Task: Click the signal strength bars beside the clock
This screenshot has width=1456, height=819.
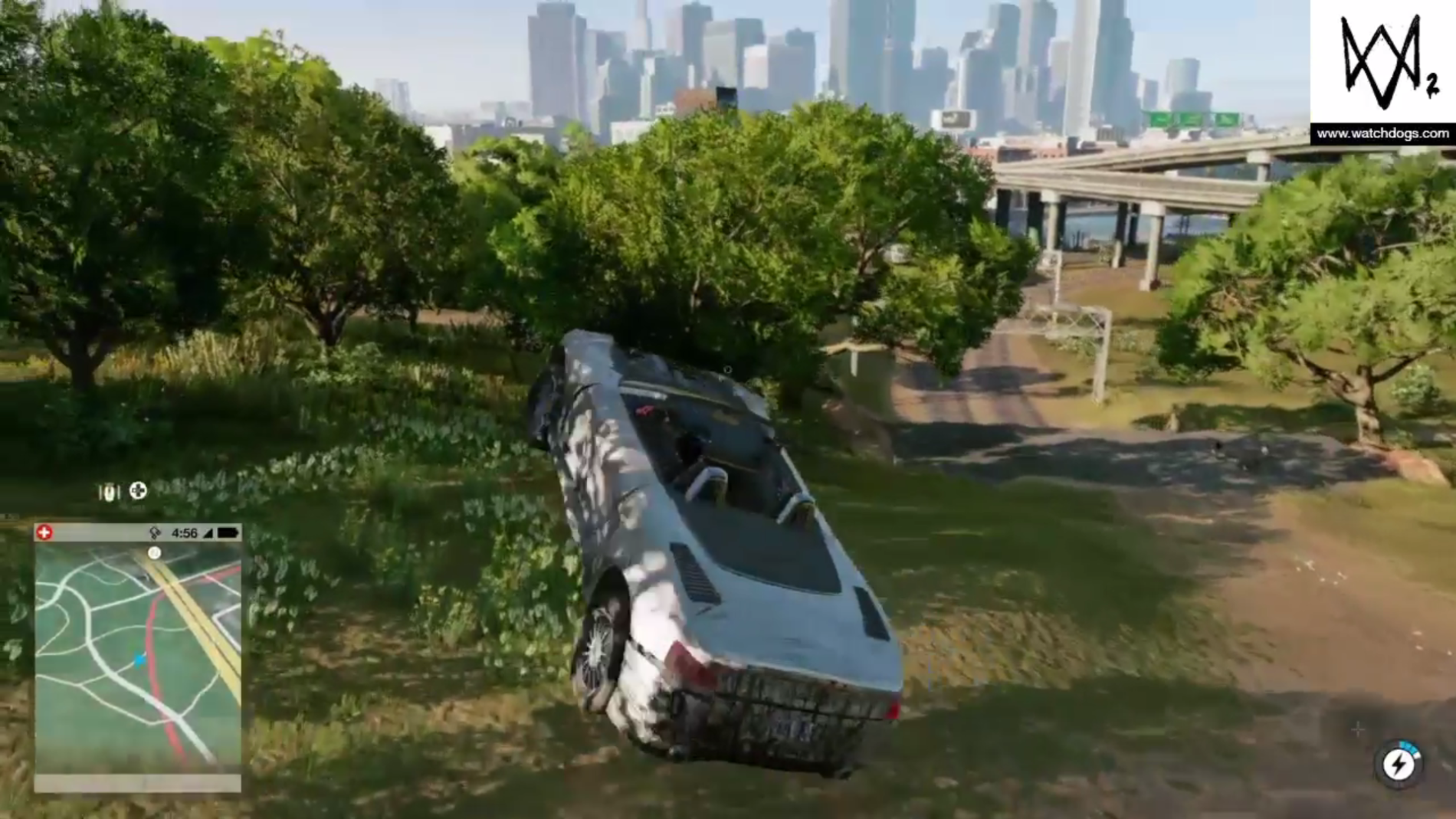Action: pyautogui.click(x=207, y=533)
